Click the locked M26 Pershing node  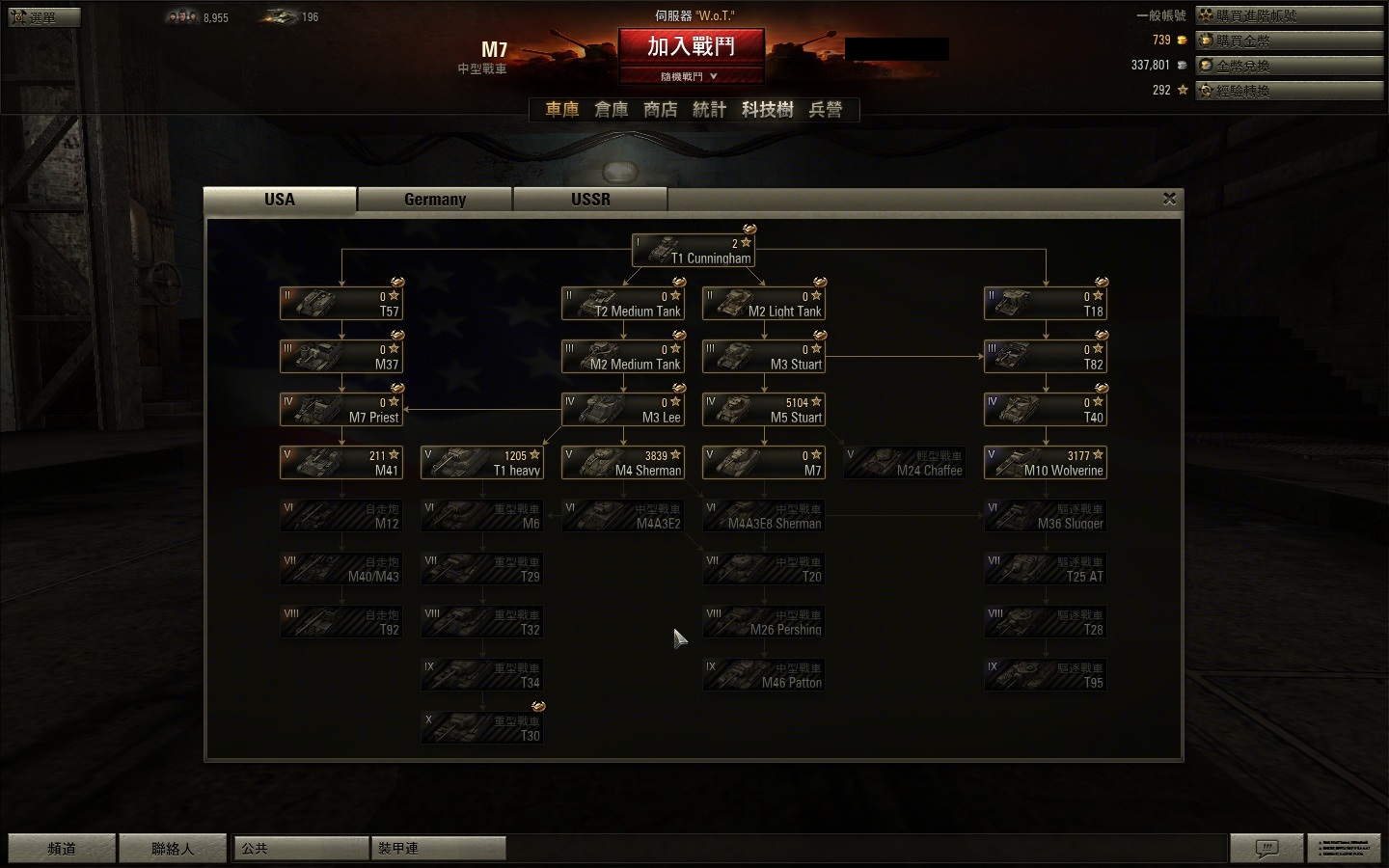pyautogui.click(x=764, y=622)
